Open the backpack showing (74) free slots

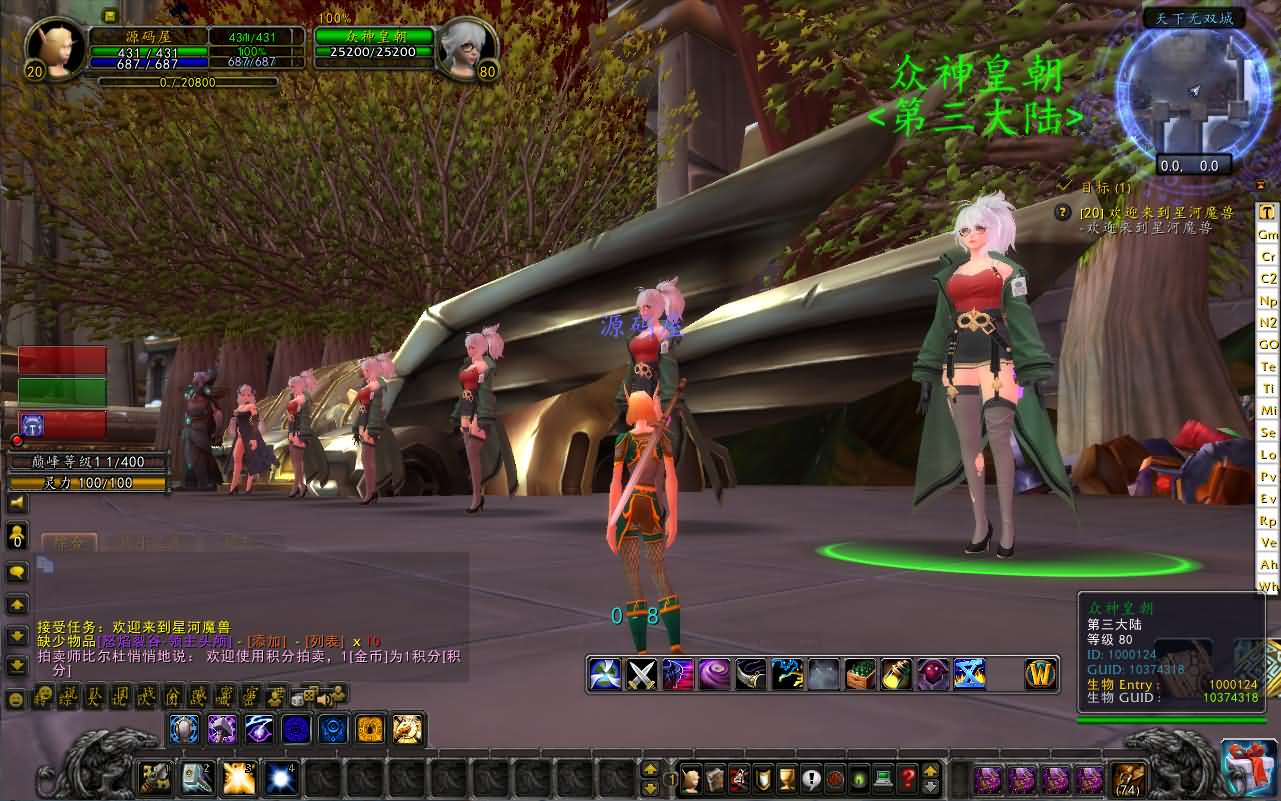1129,778
